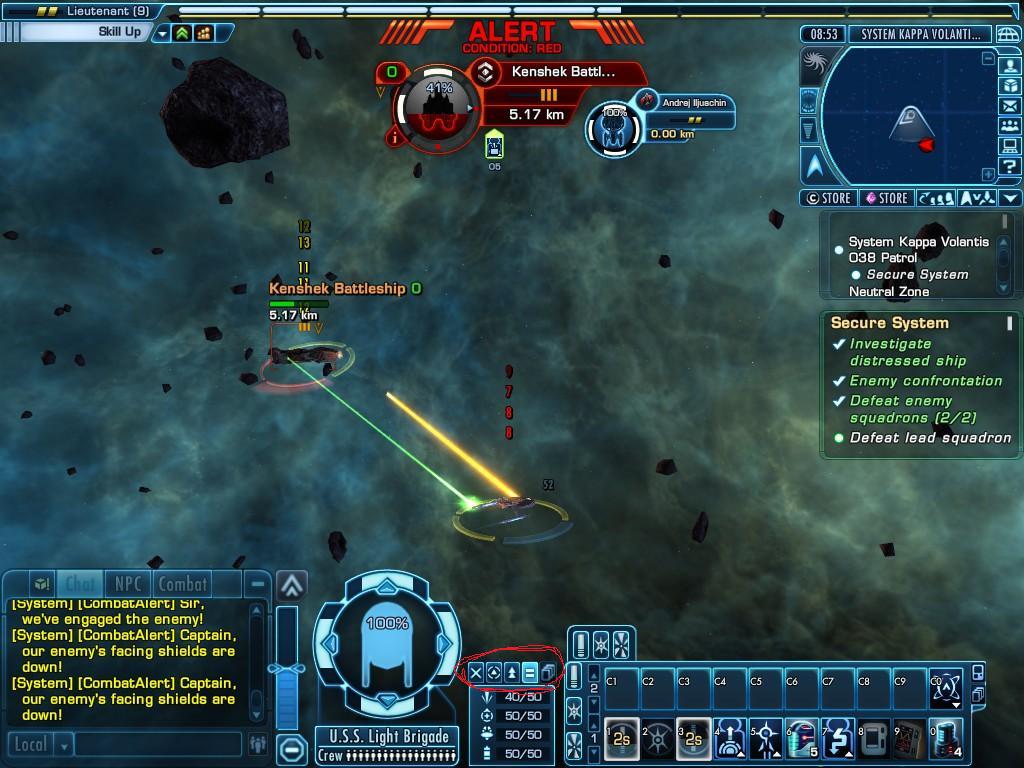Screen dimensions: 1024x768
Task: Activate hotbar ability in slot 7
Action: 836,739
